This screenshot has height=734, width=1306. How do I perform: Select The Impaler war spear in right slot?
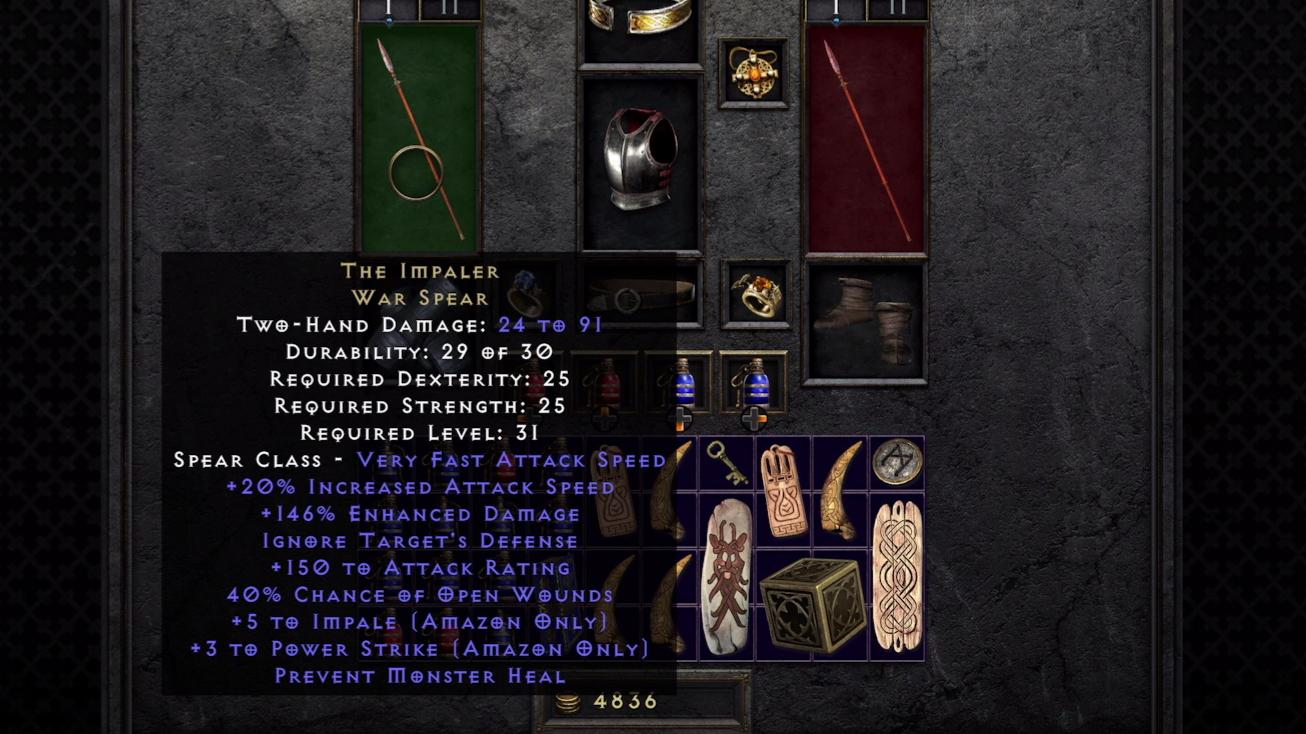(863, 140)
